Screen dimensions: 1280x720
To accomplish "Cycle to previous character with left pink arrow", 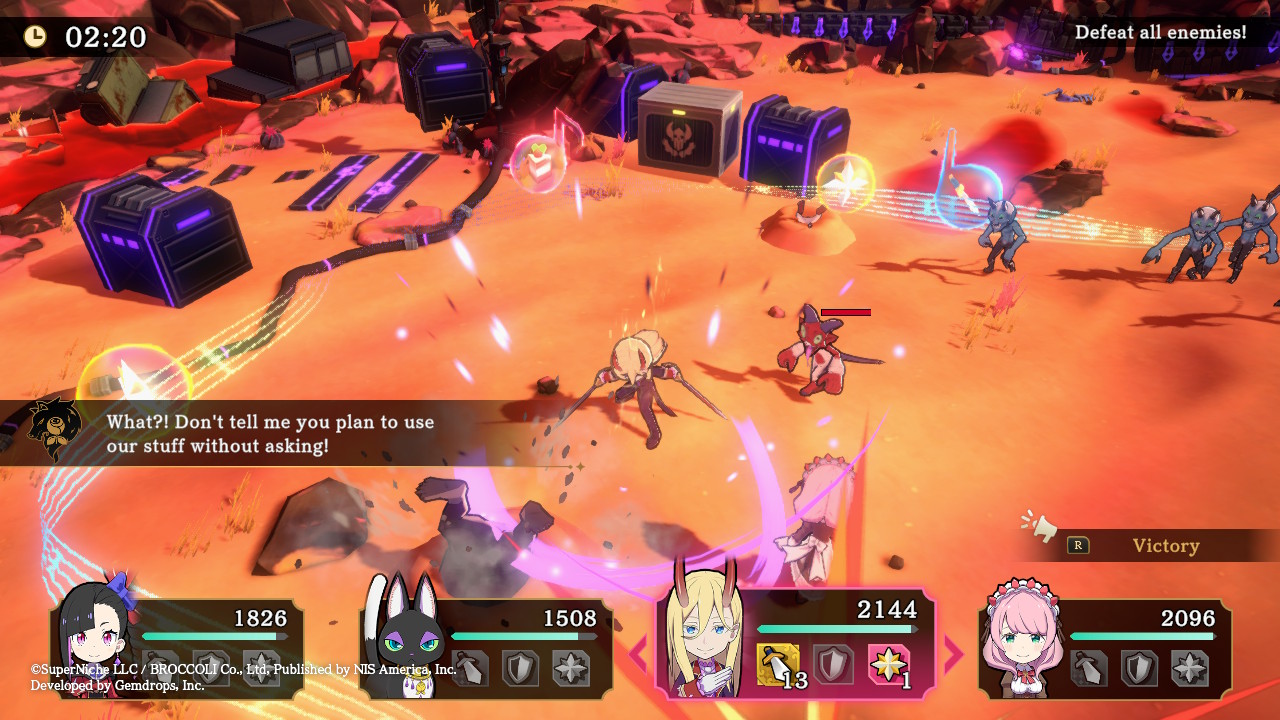I will point(637,654).
